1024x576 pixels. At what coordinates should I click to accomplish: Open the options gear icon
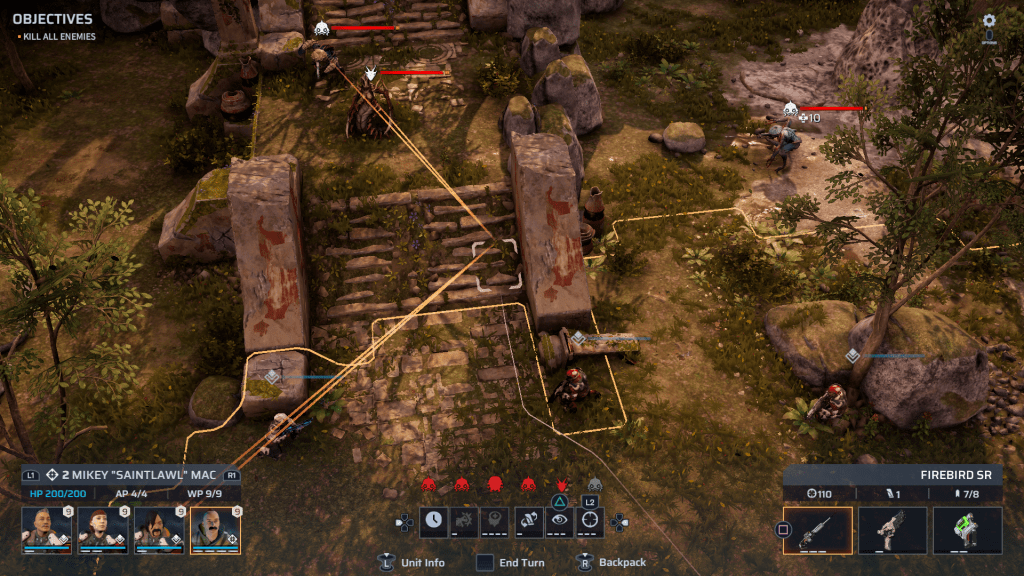coord(989,21)
